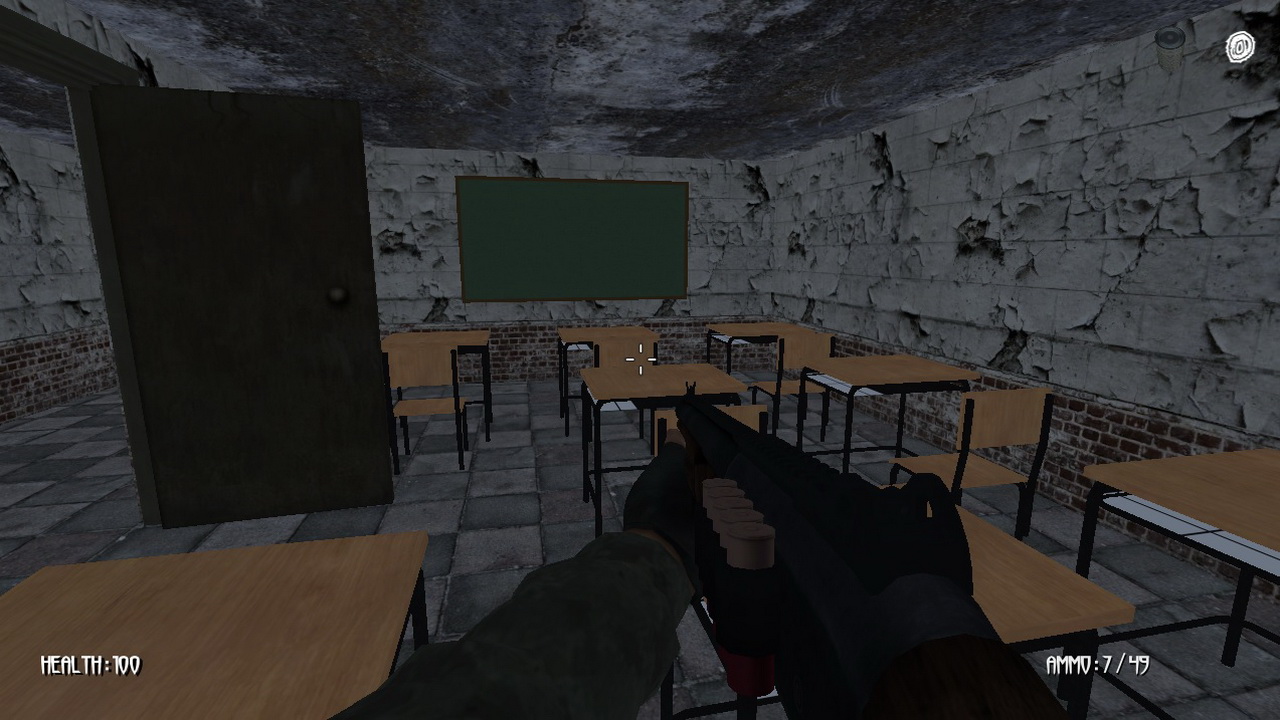The height and width of the screenshot is (720, 1280).
Task: Click the canister on the ceiling ledge
Action: (1168, 42)
